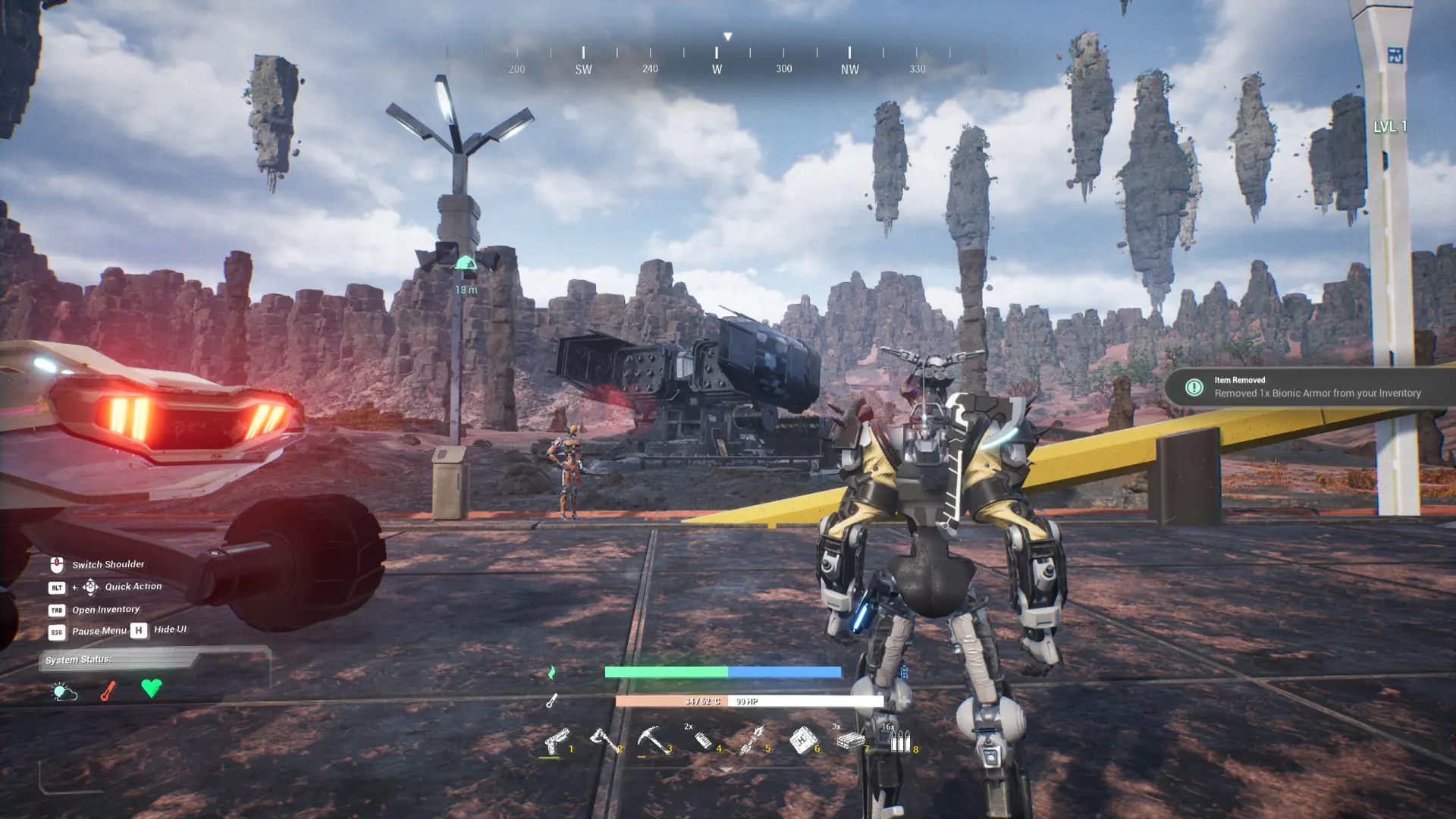1456x819 pixels.
Task: Click the green waypoint marker icon
Action: pyautogui.click(x=466, y=264)
